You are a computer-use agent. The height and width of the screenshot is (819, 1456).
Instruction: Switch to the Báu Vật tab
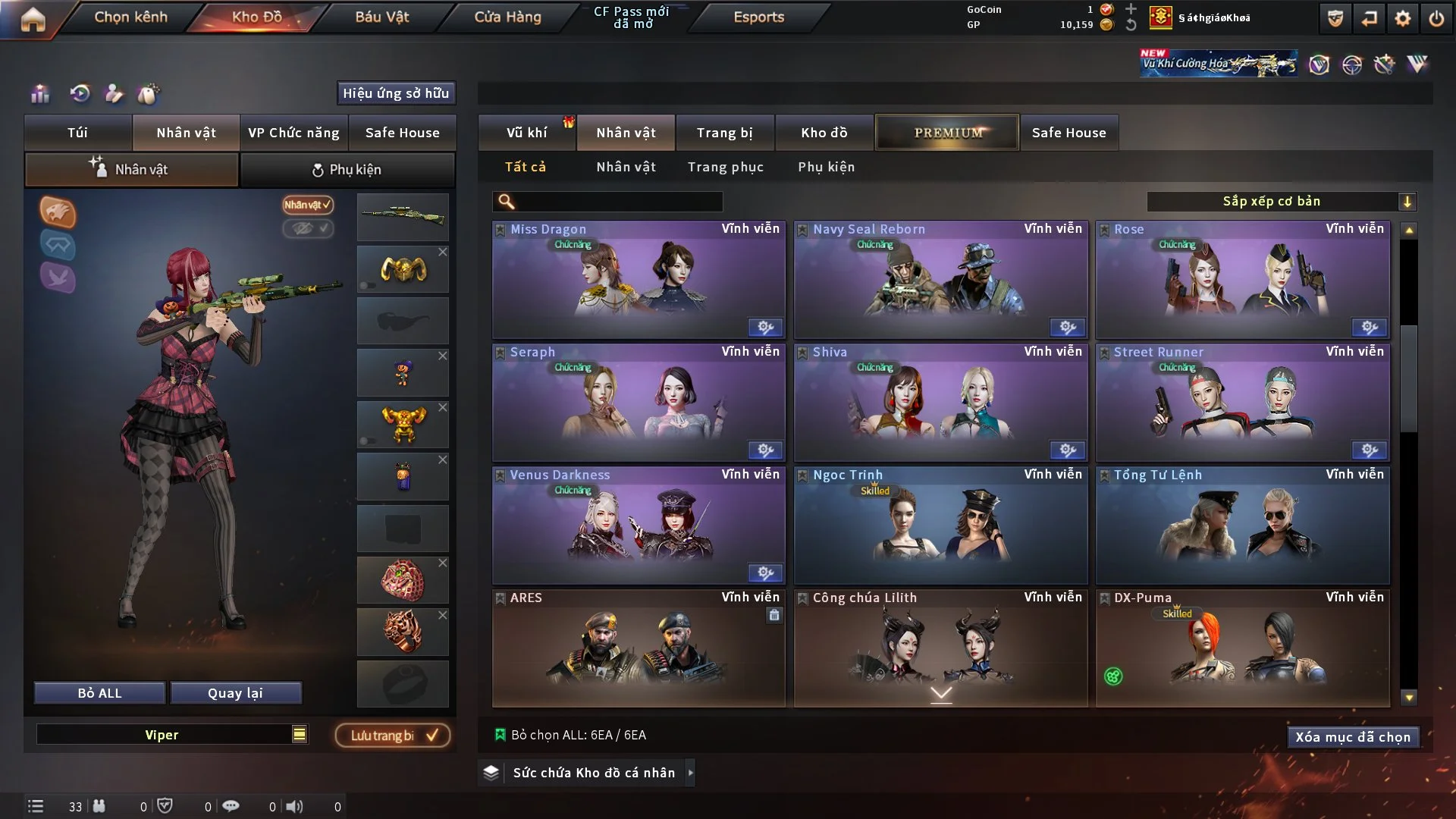click(x=381, y=17)
